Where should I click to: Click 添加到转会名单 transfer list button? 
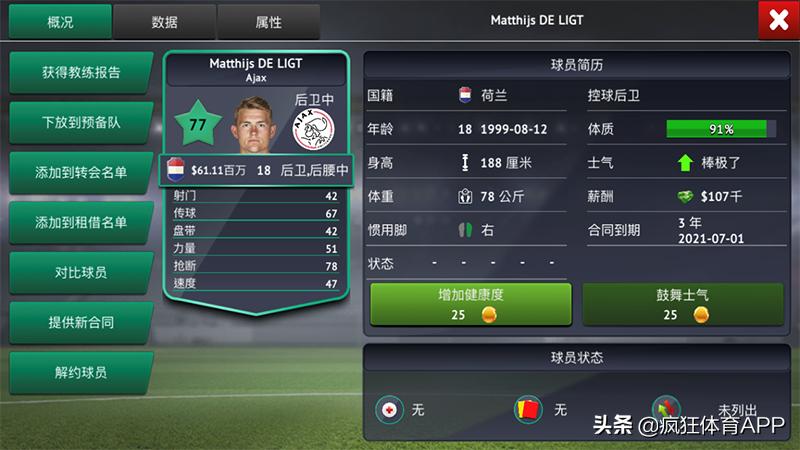[81, 172]
